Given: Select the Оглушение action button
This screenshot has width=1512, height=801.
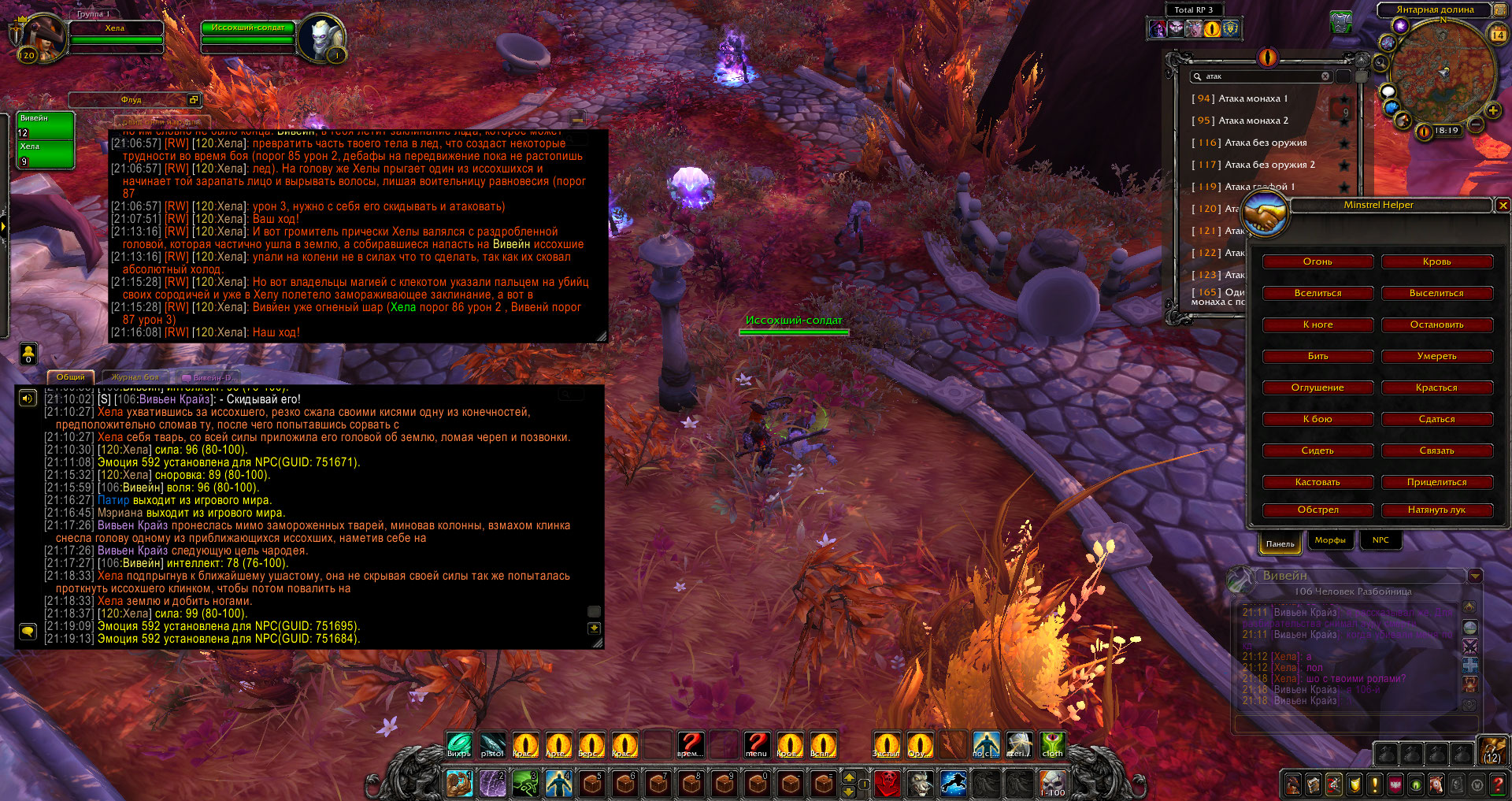Looking at the screenshot, I should click(x=1317, y=388).
